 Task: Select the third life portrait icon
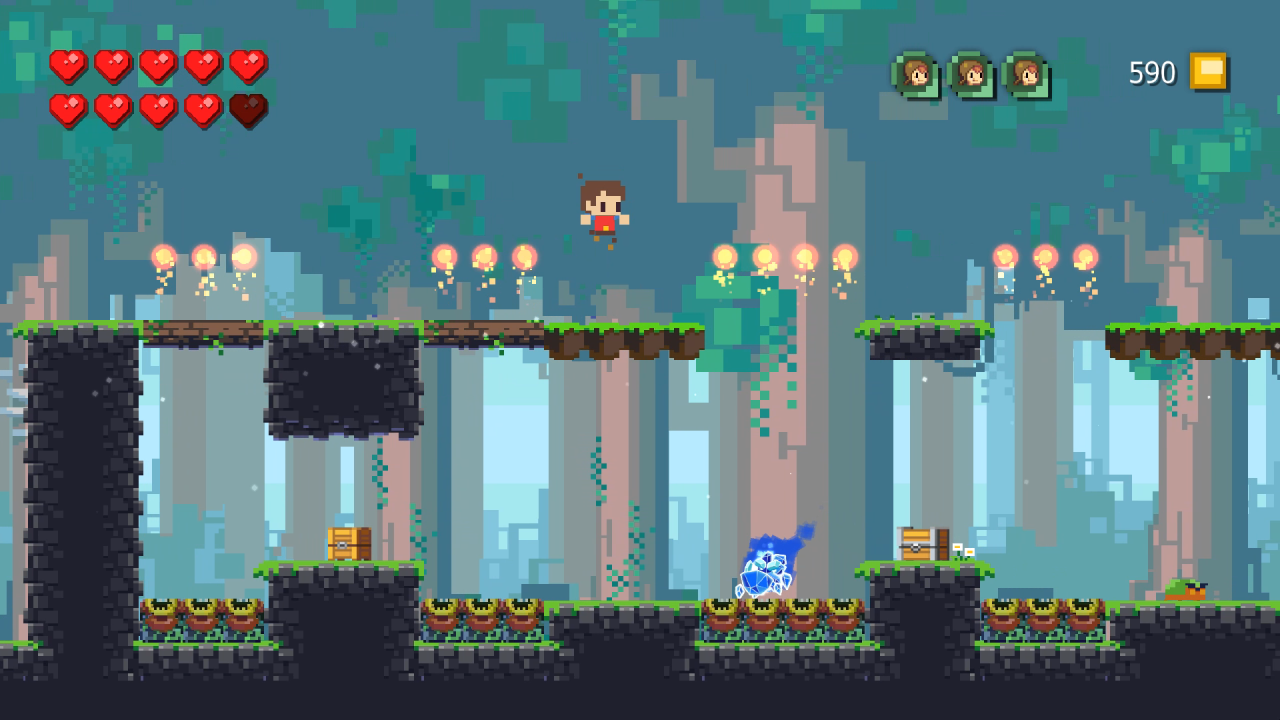(1025, 74)
